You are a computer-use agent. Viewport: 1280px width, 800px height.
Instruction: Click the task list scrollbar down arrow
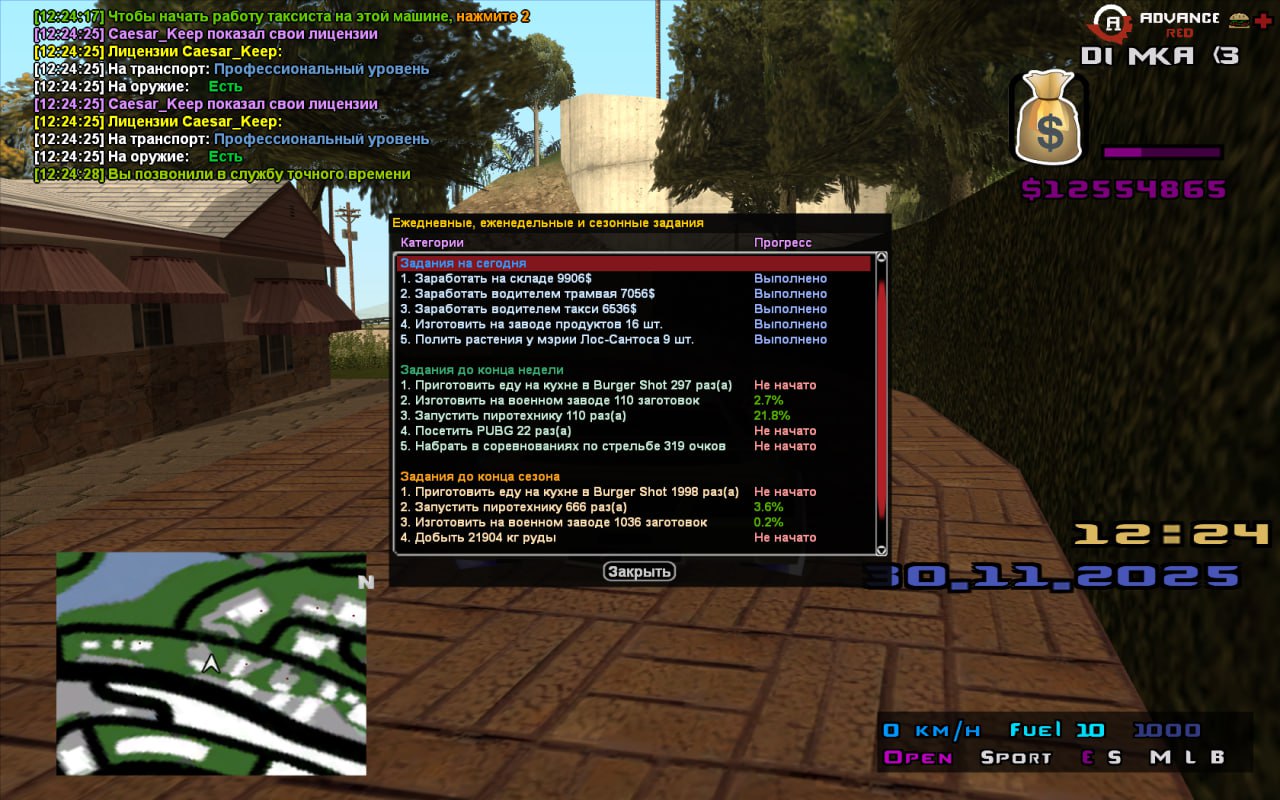pos(881,548)
